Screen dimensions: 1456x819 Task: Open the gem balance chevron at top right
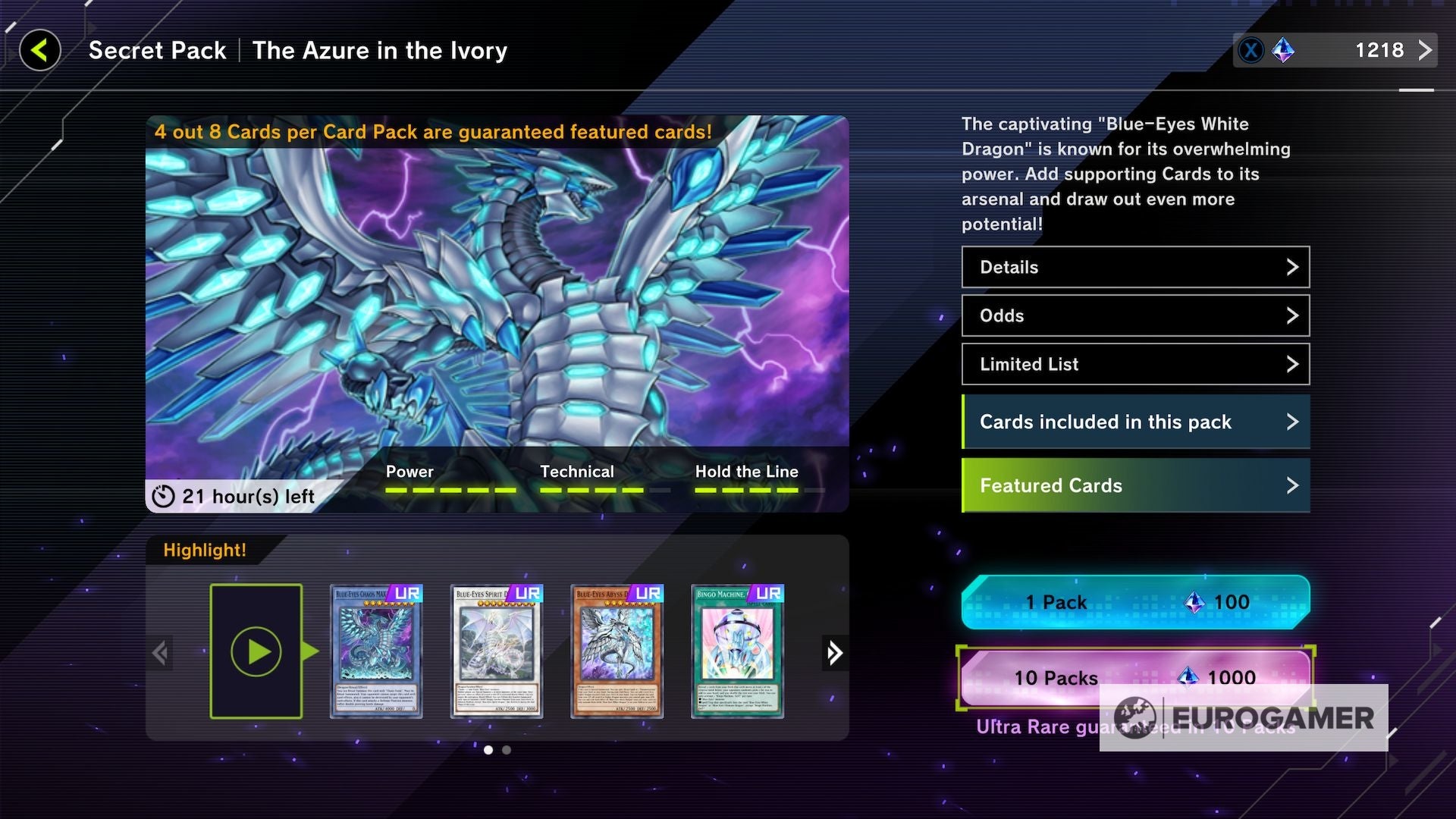1424,50
